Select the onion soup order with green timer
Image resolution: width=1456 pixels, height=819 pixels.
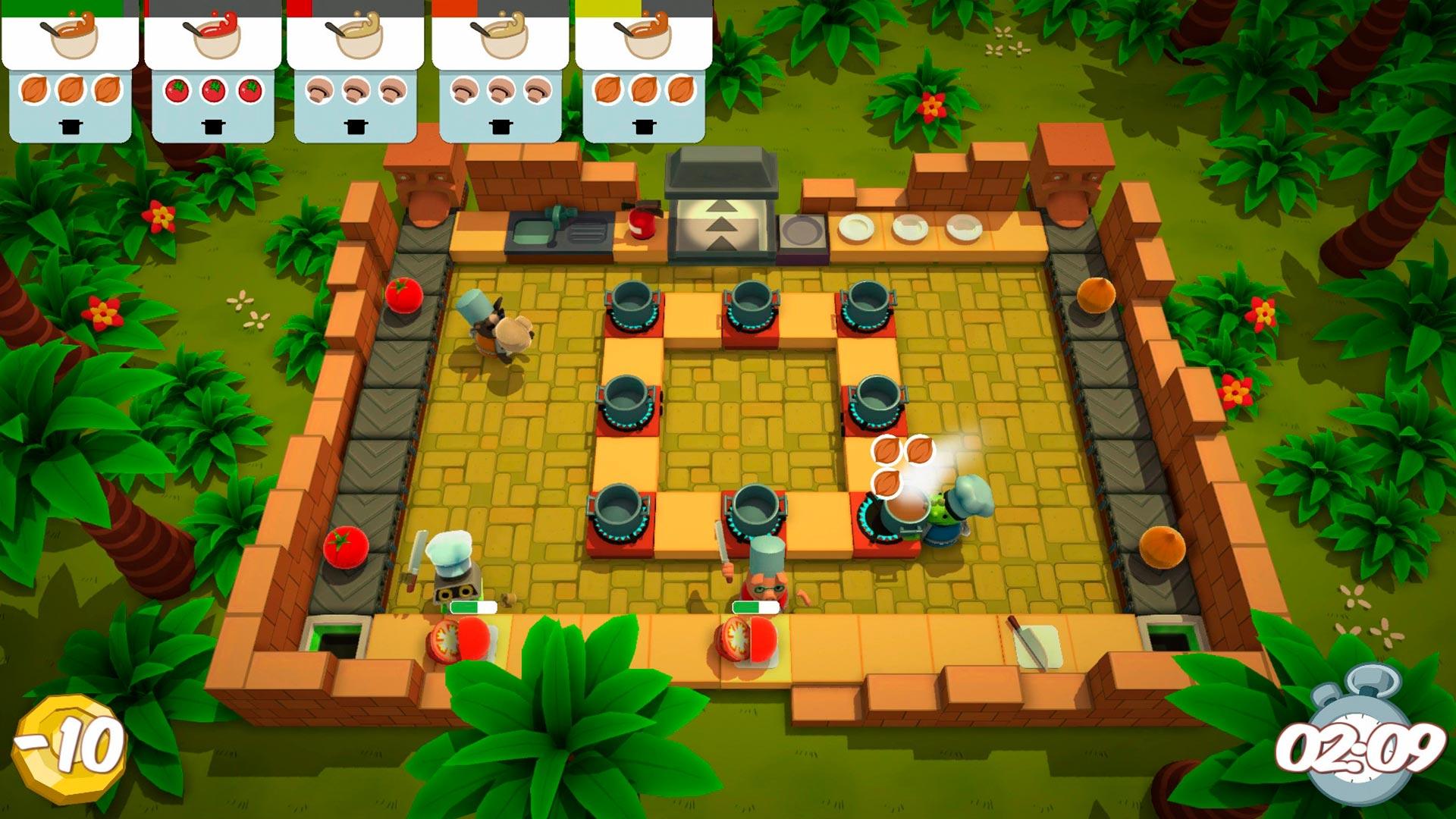pyautogui.click(x=71, y=72)
